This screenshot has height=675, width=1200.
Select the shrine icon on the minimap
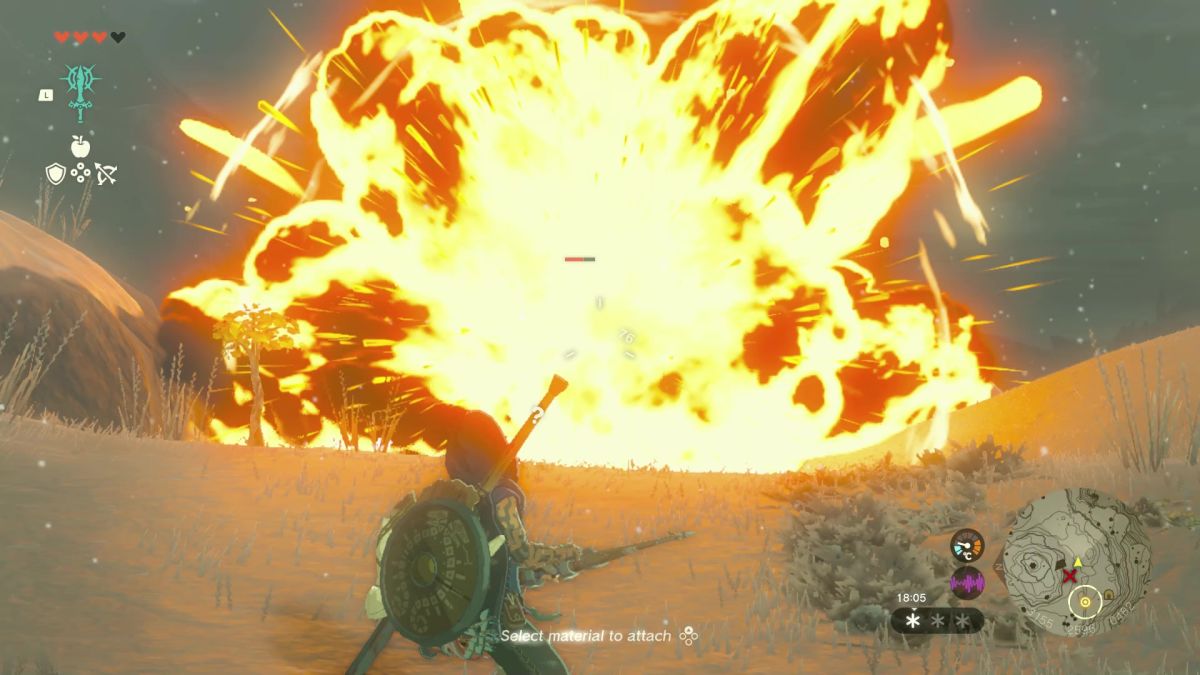1109,596
